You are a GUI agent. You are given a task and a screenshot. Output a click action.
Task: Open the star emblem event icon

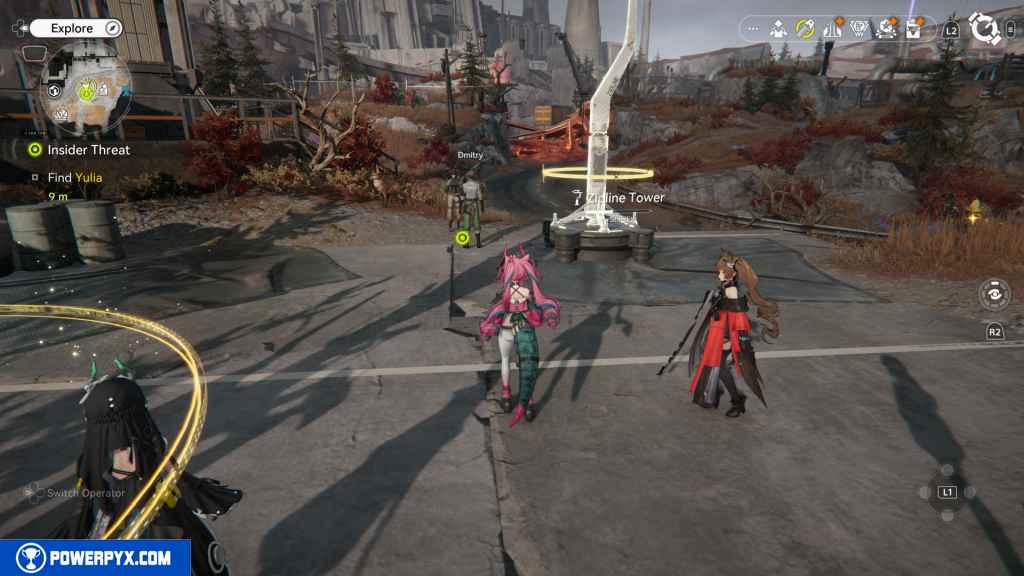coord(886,29)
